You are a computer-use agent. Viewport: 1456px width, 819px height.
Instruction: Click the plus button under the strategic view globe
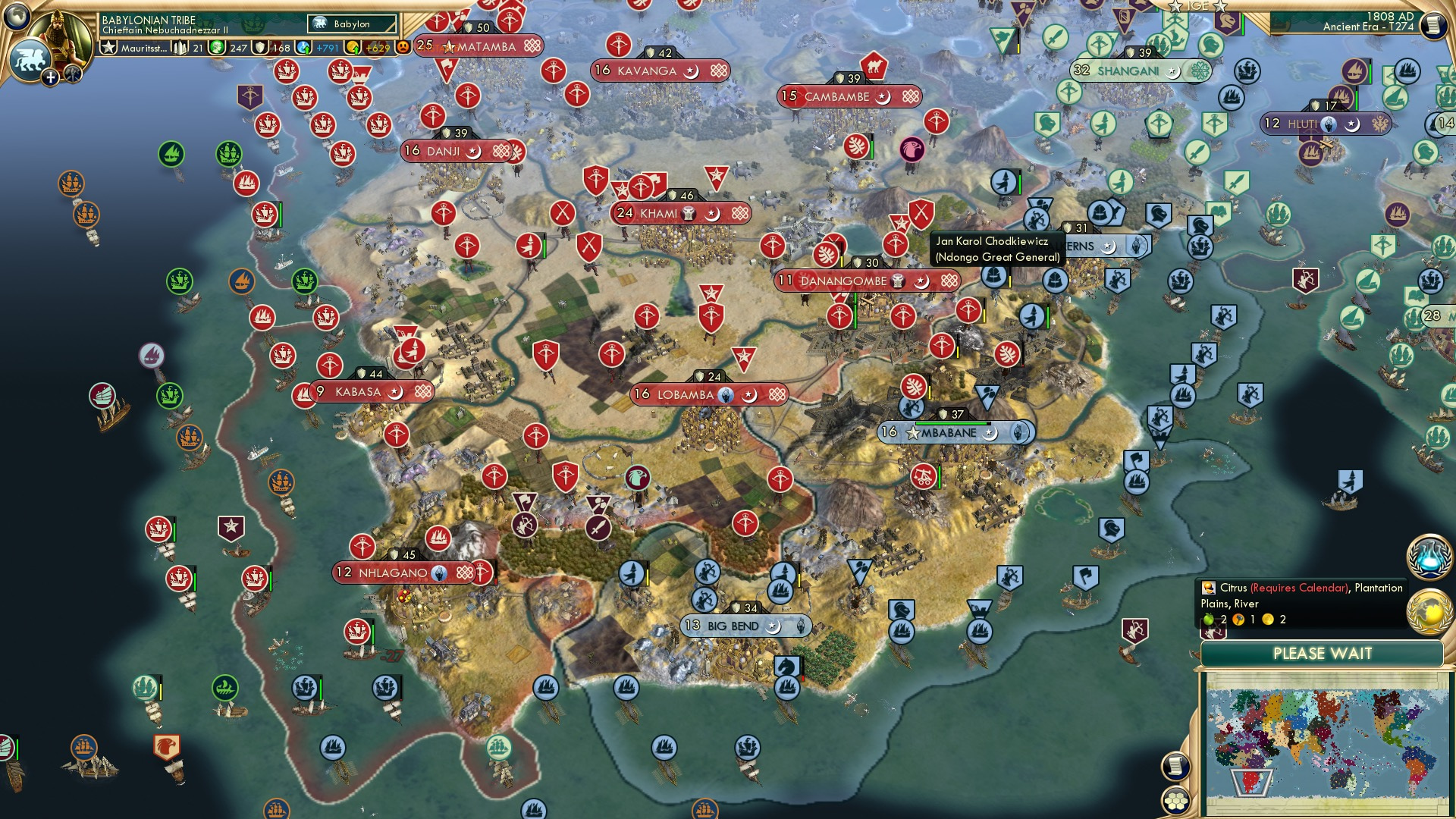pos(51,77)
